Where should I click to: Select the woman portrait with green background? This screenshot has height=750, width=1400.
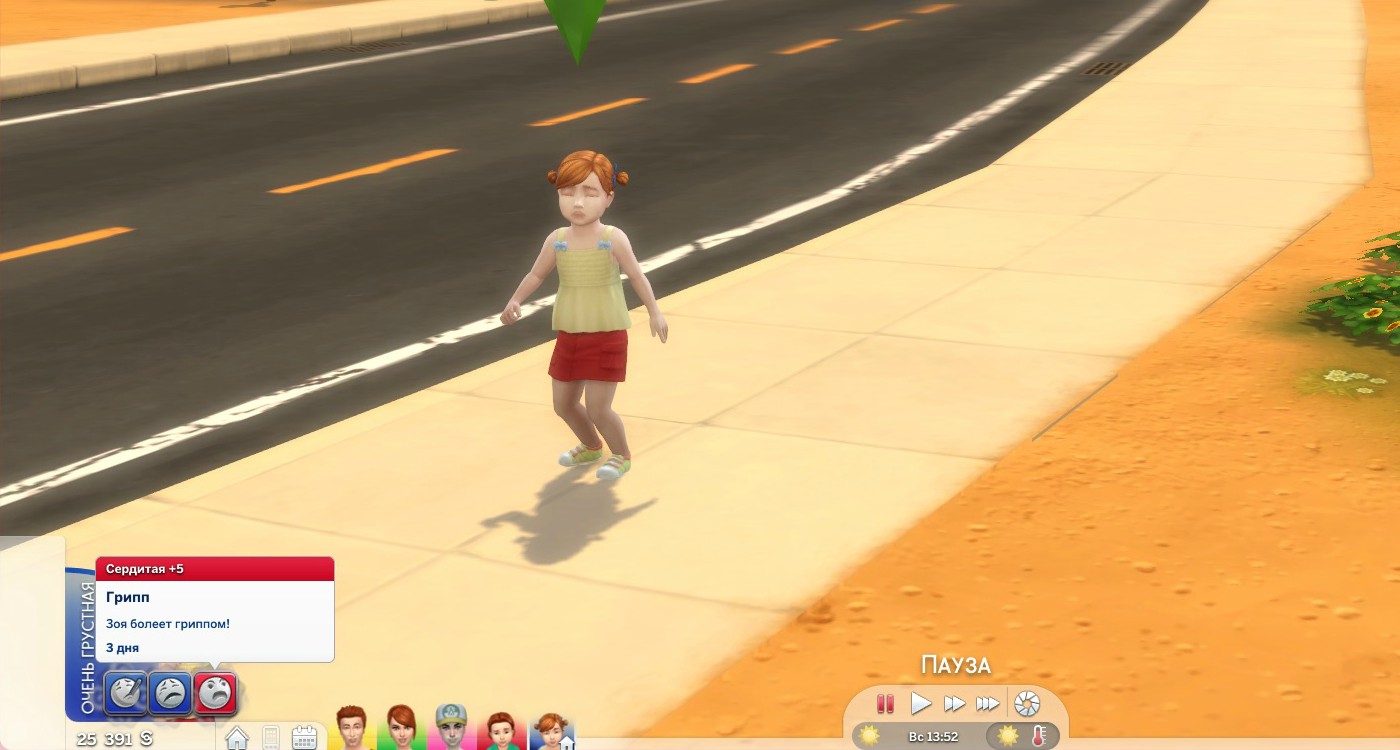(x=401, y=728)
